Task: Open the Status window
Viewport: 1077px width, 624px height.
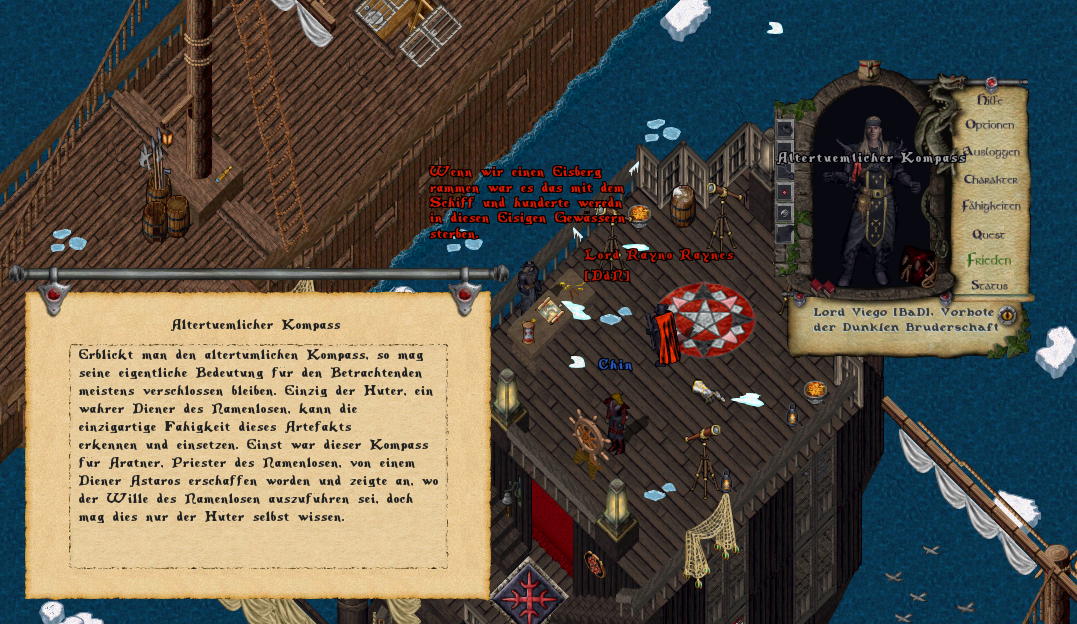Action: pos(989,285)
